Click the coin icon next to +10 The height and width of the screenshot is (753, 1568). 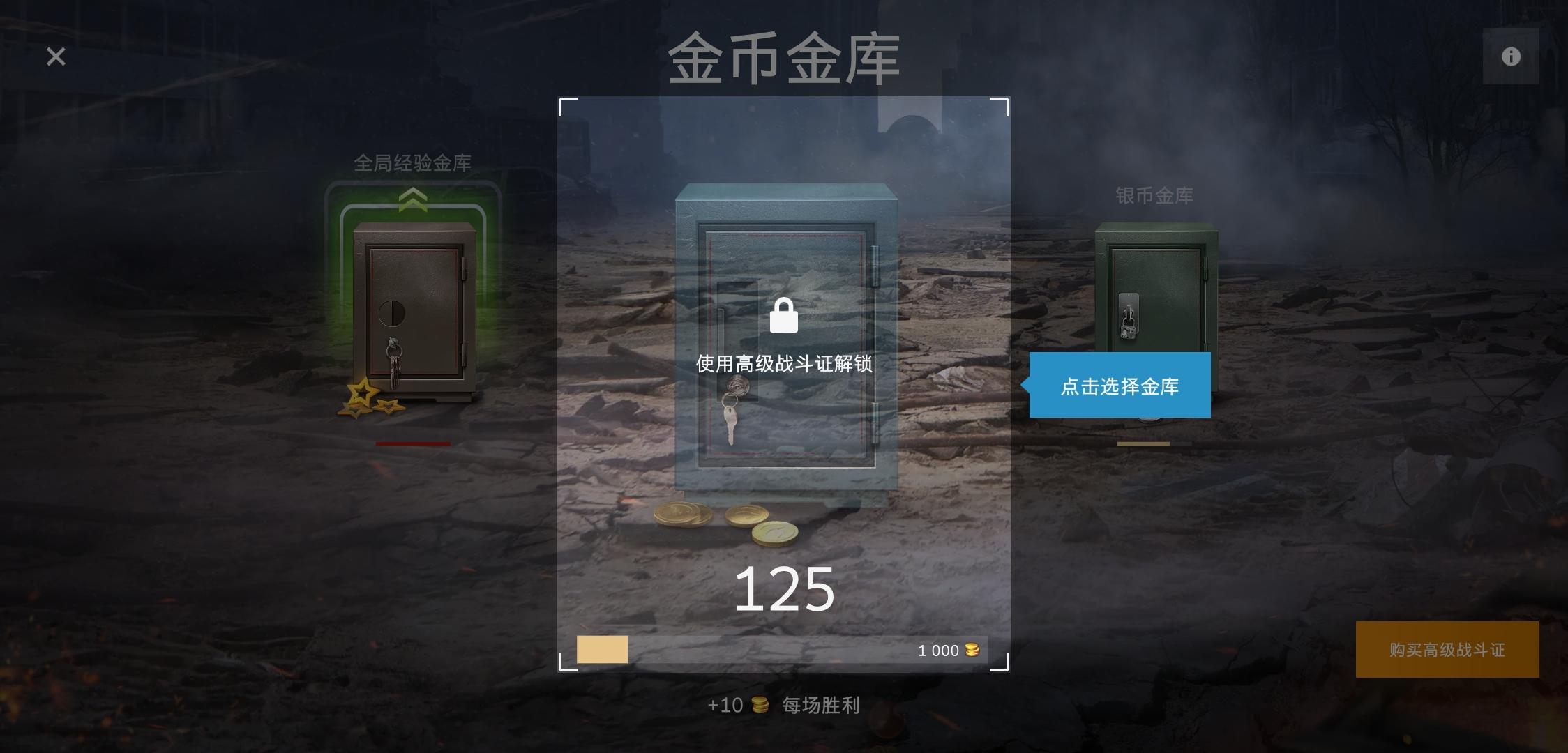[x=762, y=705]
